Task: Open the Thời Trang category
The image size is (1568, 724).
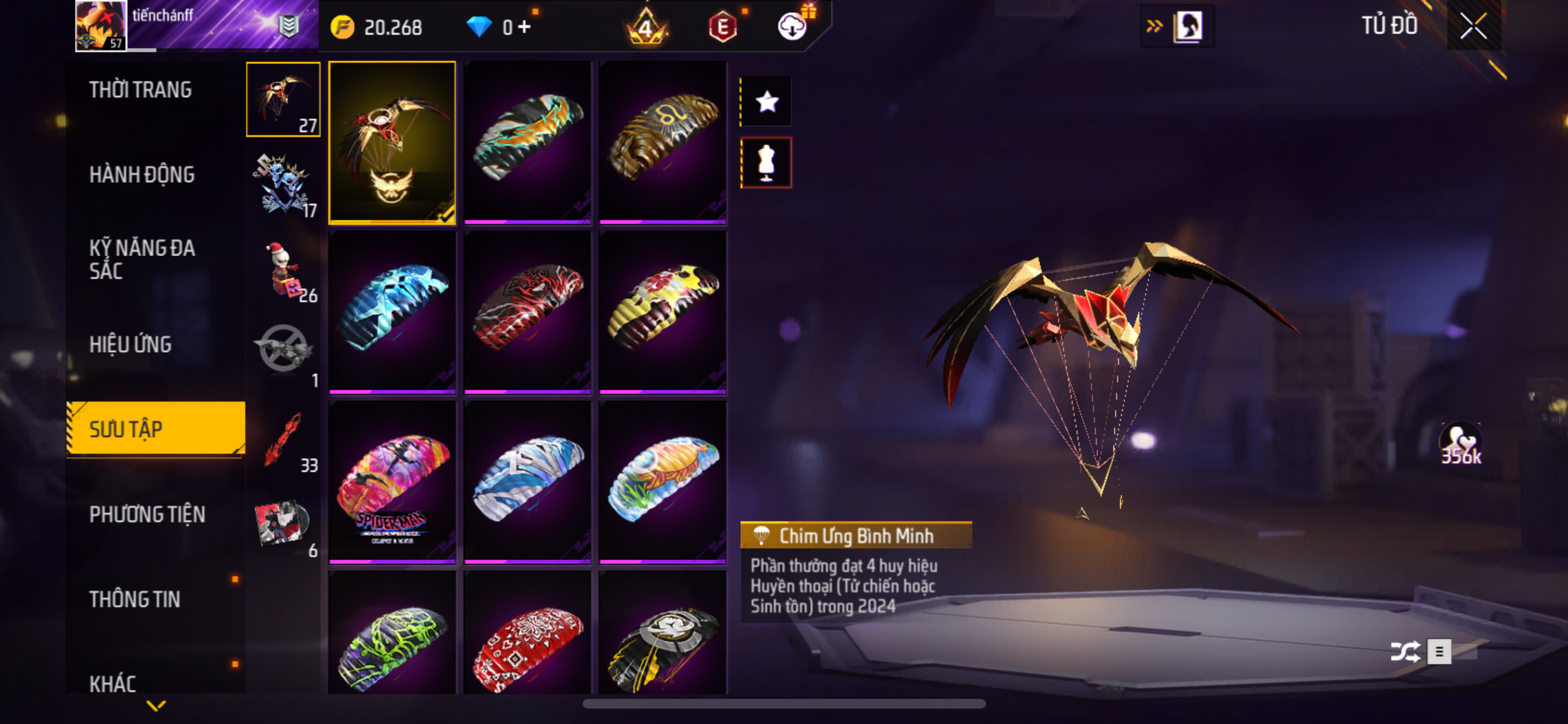Action: 140,89
